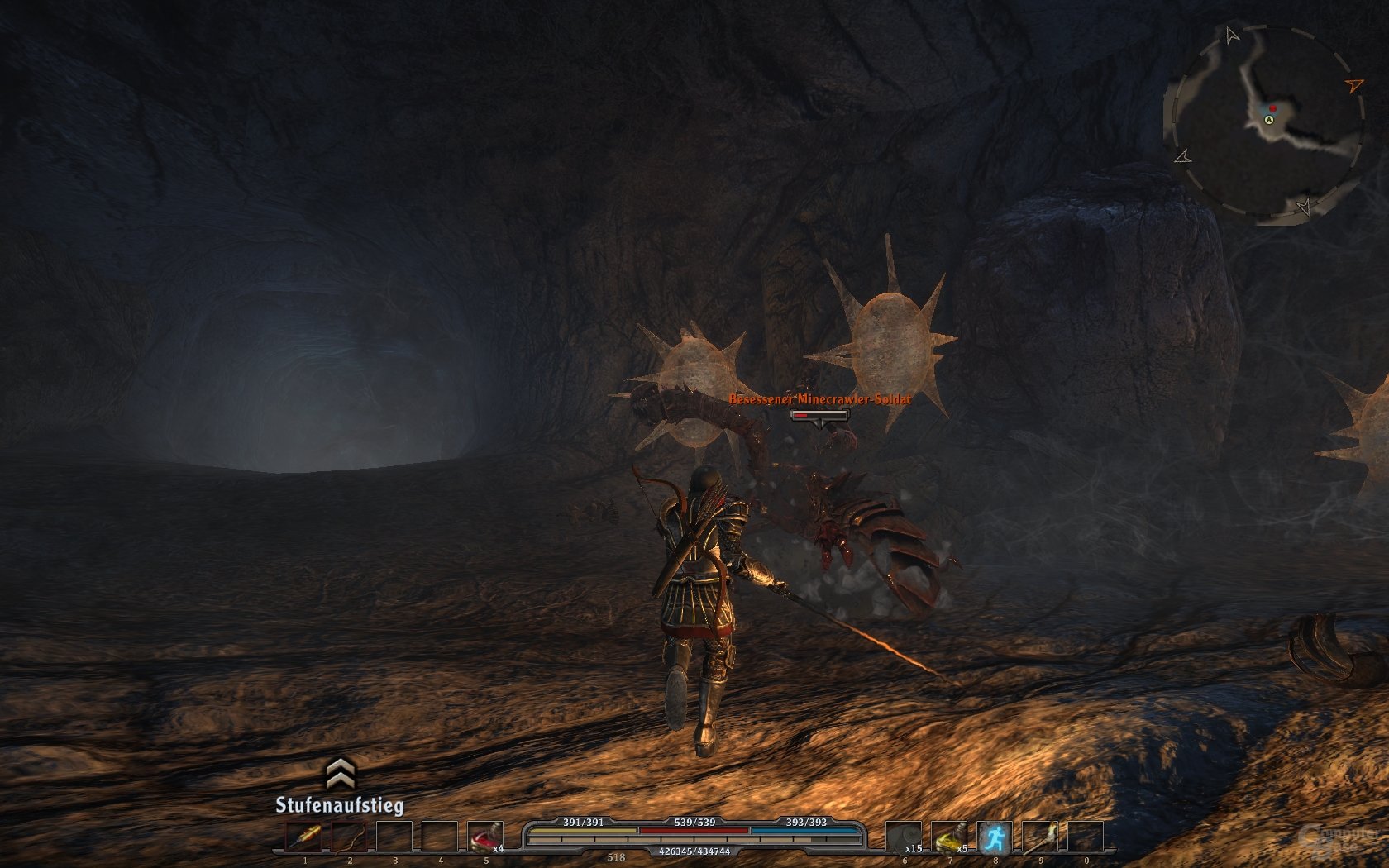Click the circular minimap
1389x868 pixels.
click(x=1265, y=124)
